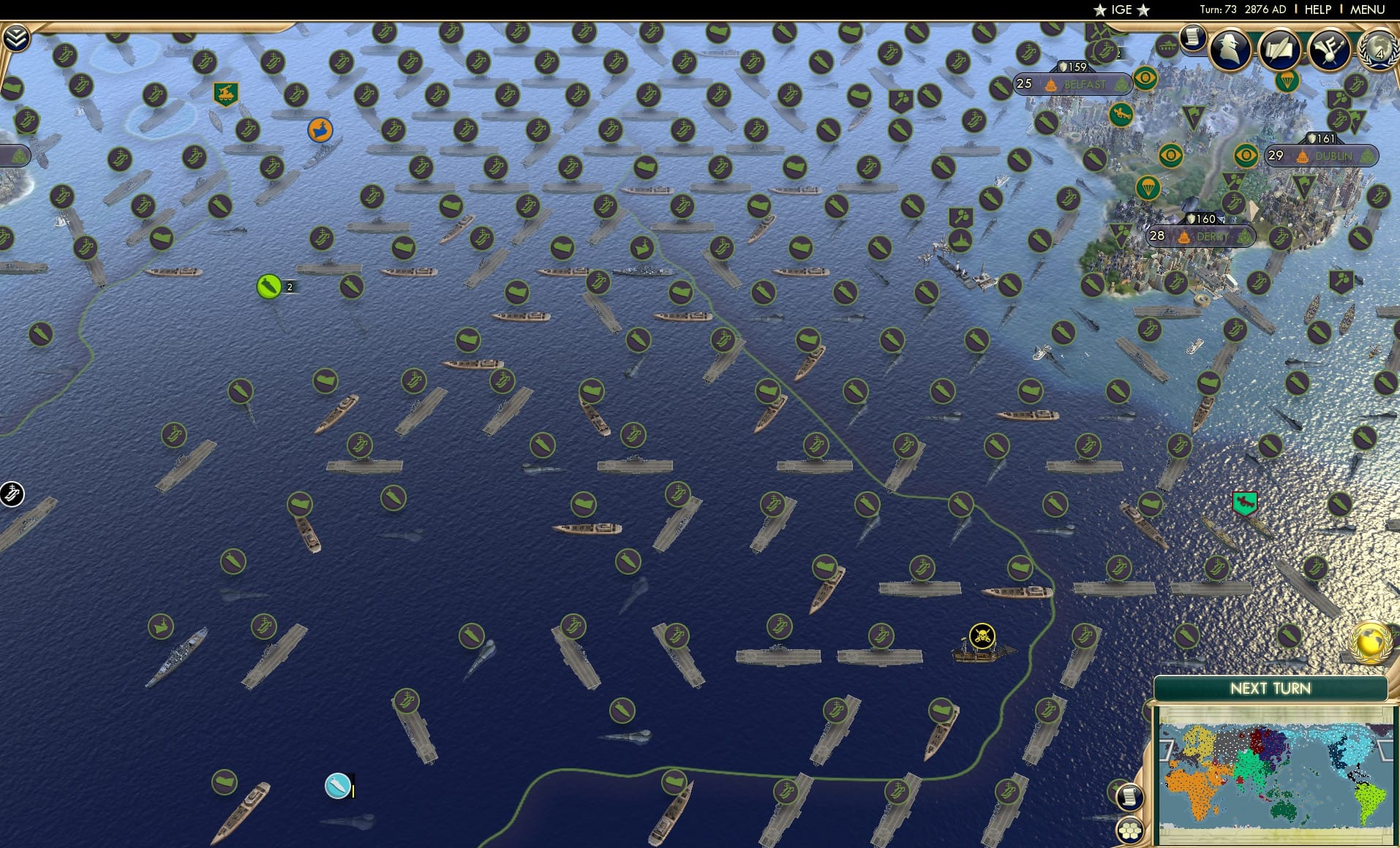Open the Espionage overview spy icon
The width and height of the screenshot is (1400, 848).
1229,49
